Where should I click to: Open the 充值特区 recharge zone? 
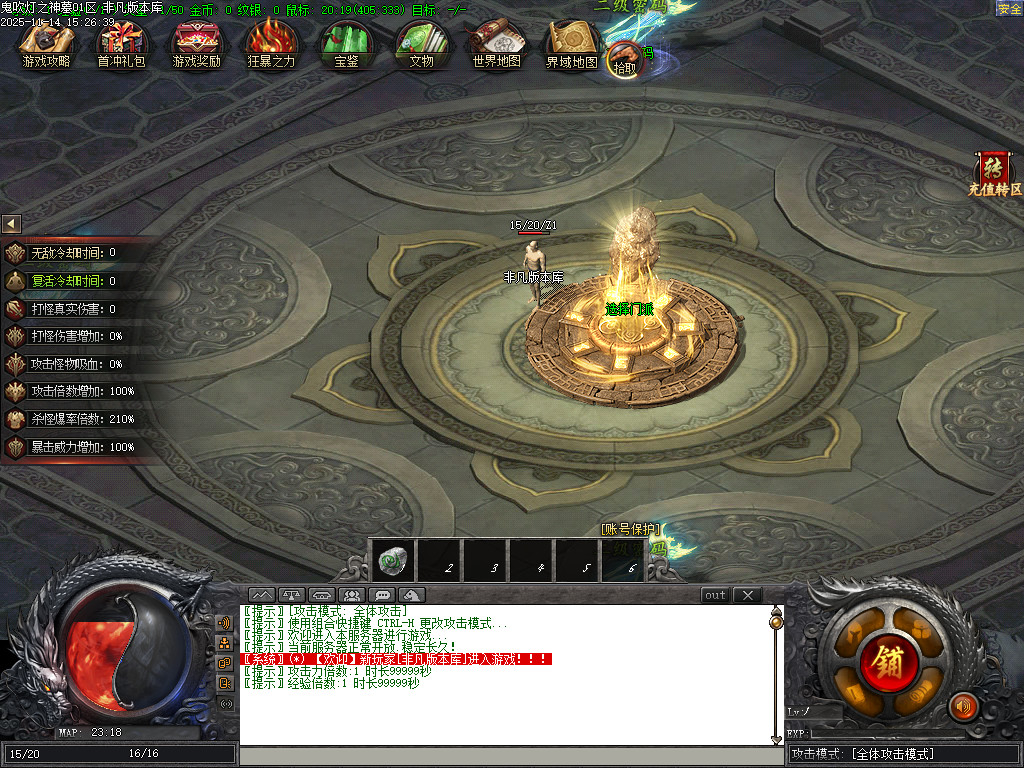[x=994, y=173]
